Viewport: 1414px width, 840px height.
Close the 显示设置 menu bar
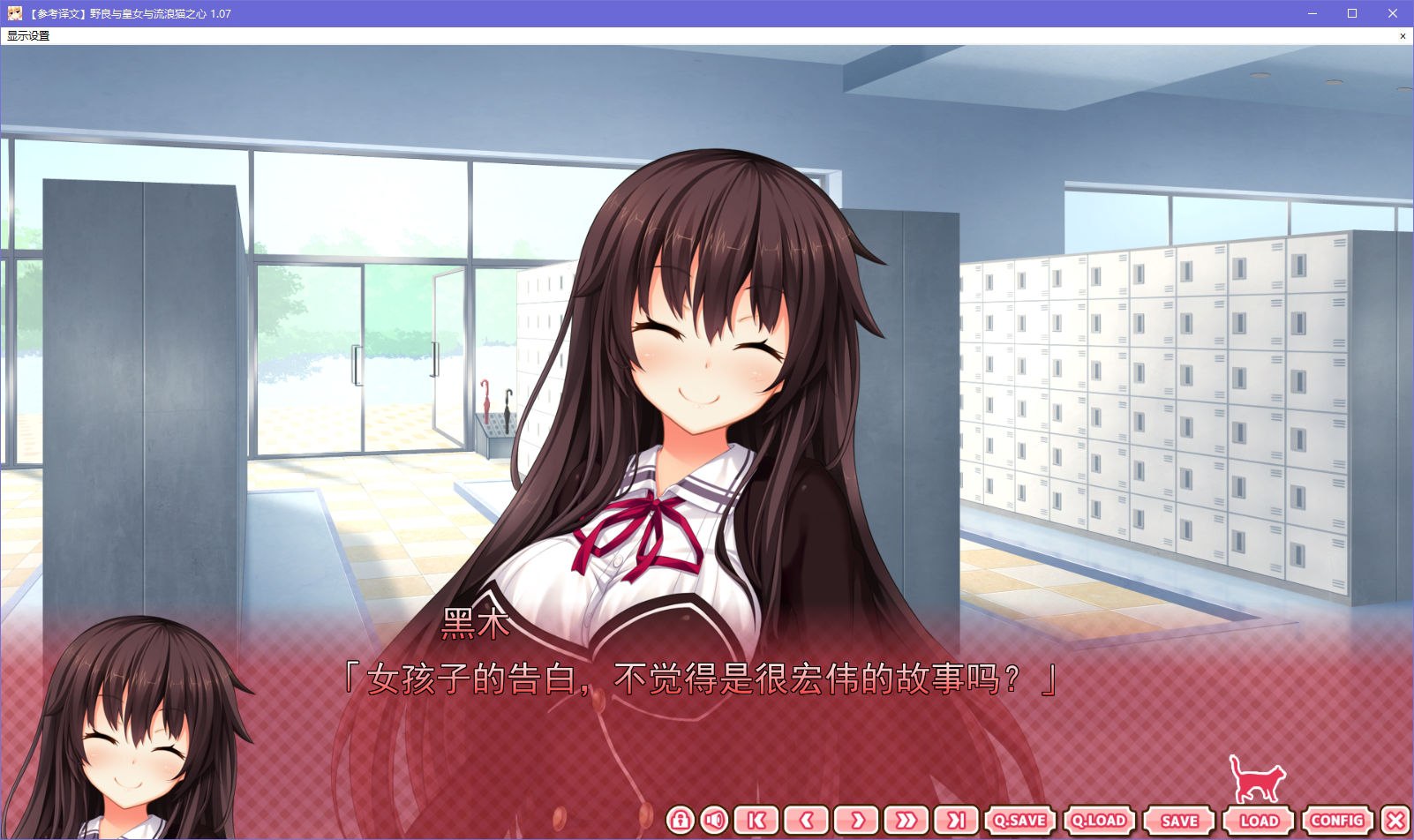click(1403, 36)
